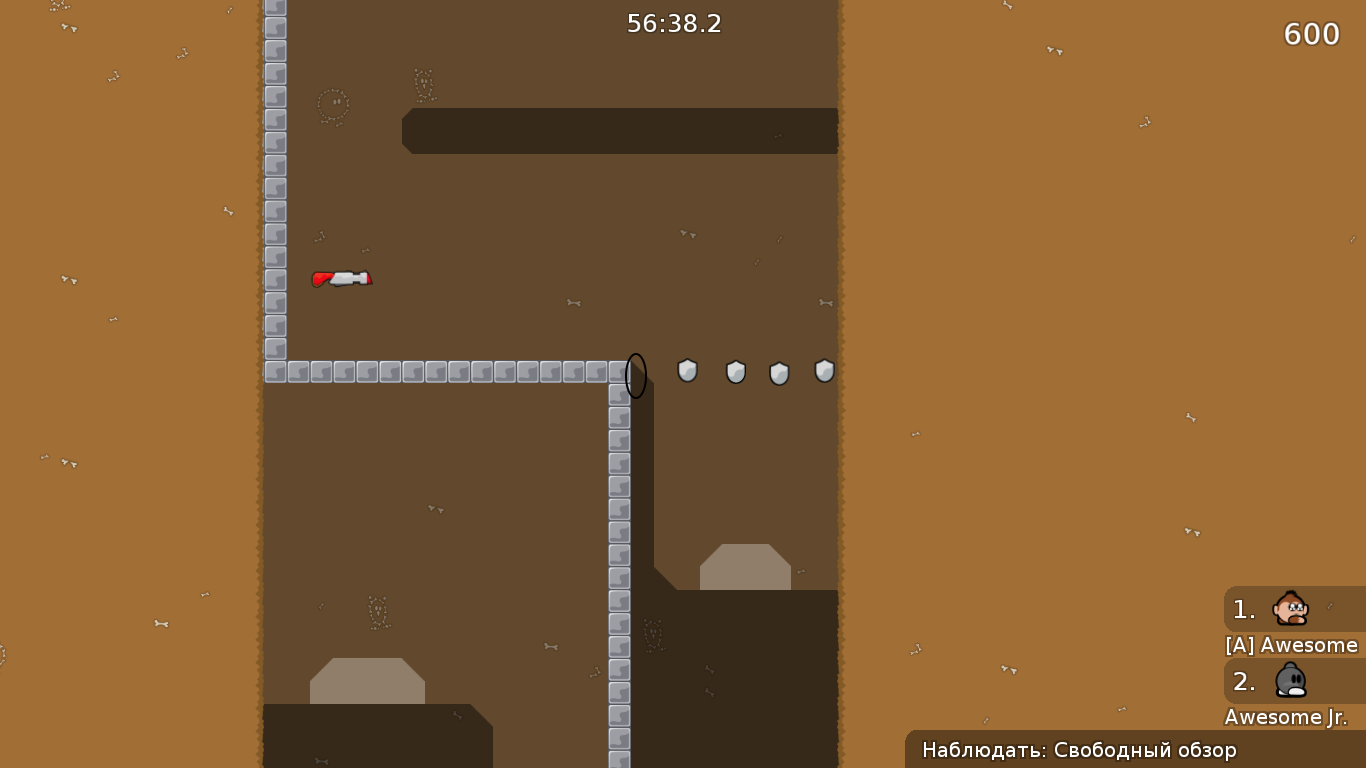This screenshot has width=1366, height=768.
Task: Click the first armor shield pickup
Action: 687,371
